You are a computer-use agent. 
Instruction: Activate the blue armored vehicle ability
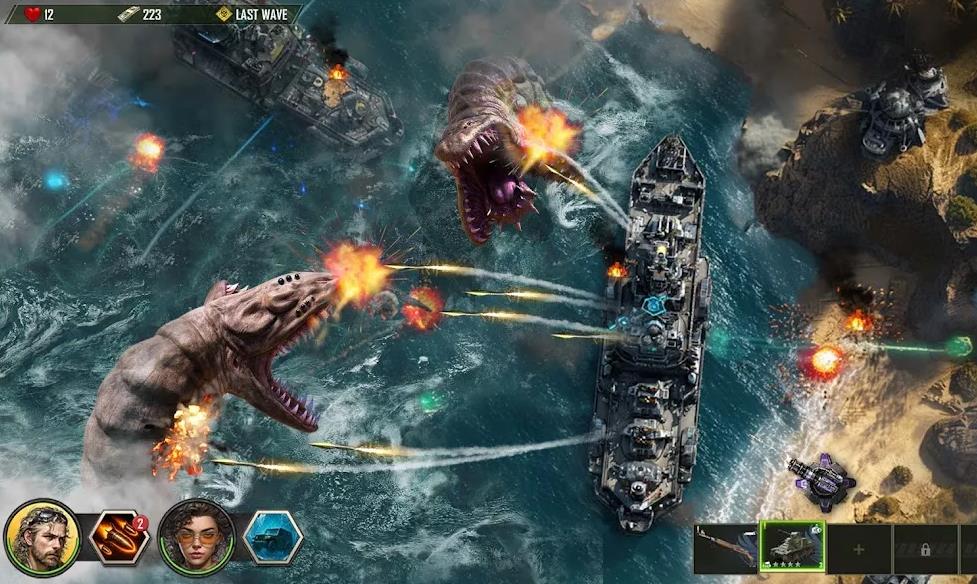tap(272, 539)
